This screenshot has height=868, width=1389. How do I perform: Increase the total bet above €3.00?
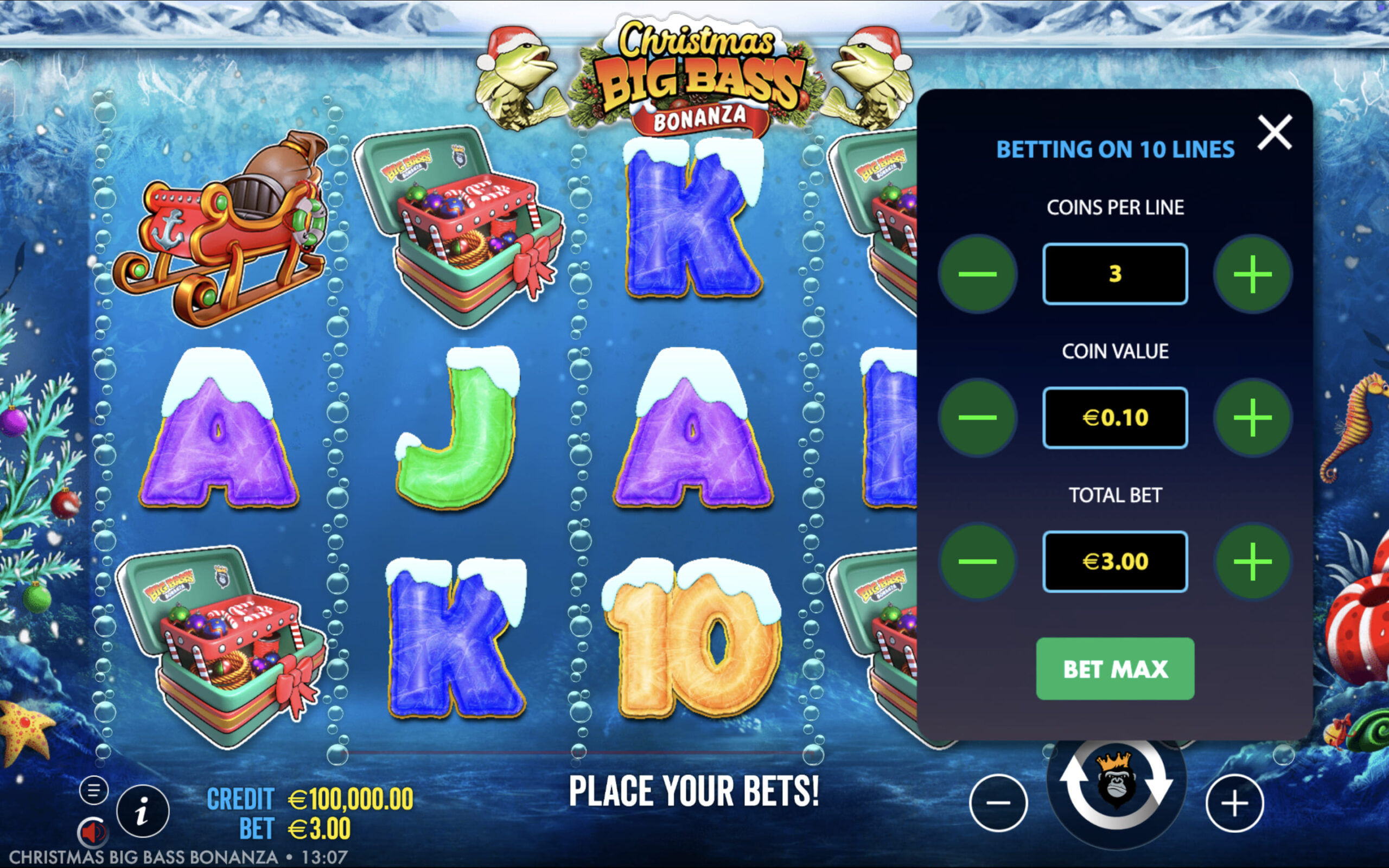[x=1252, y=561]
